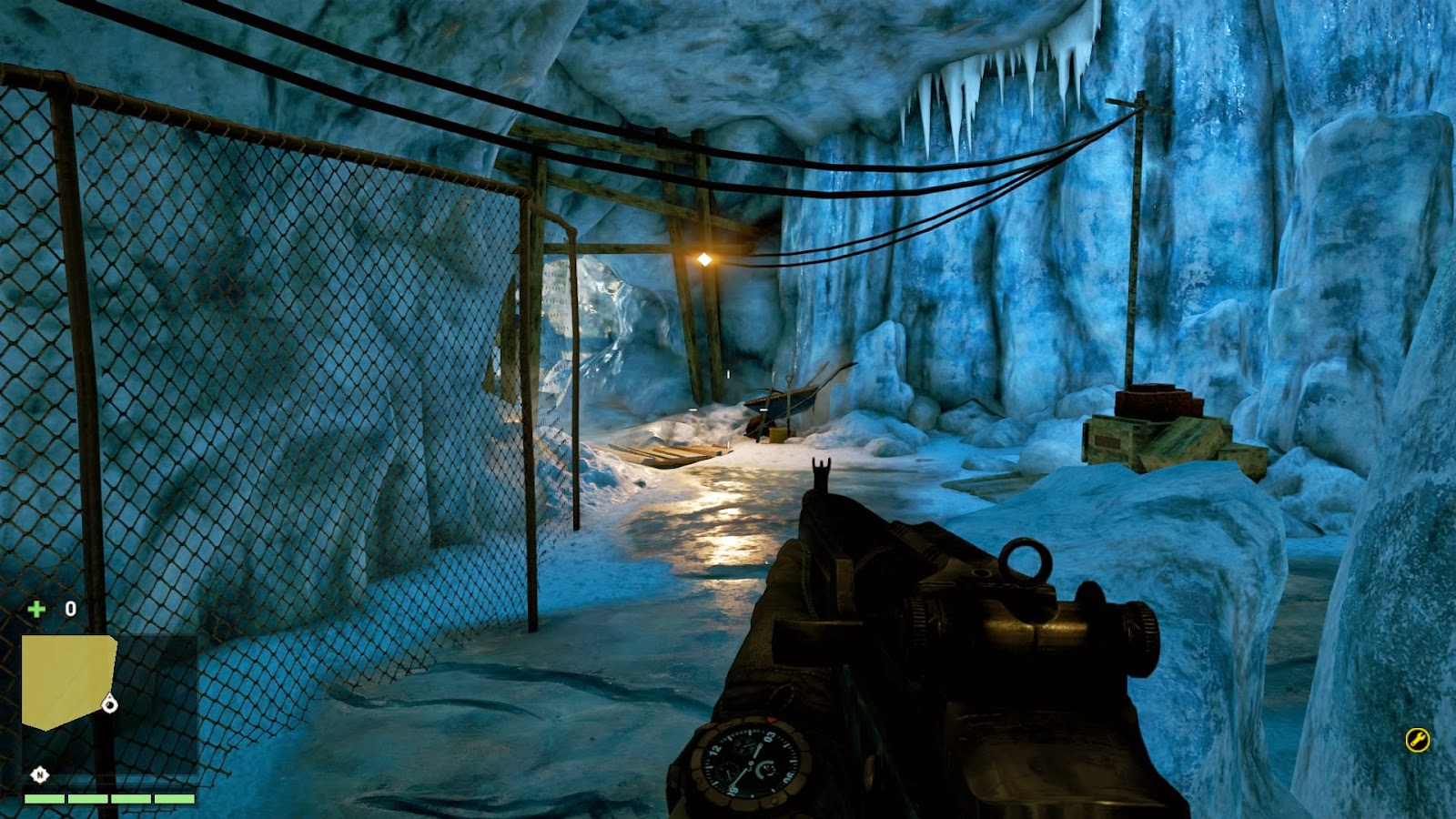Viewport: 1456px width, 819px height.
Task: Select the player position marker on minimap
Action: [110, 703]
